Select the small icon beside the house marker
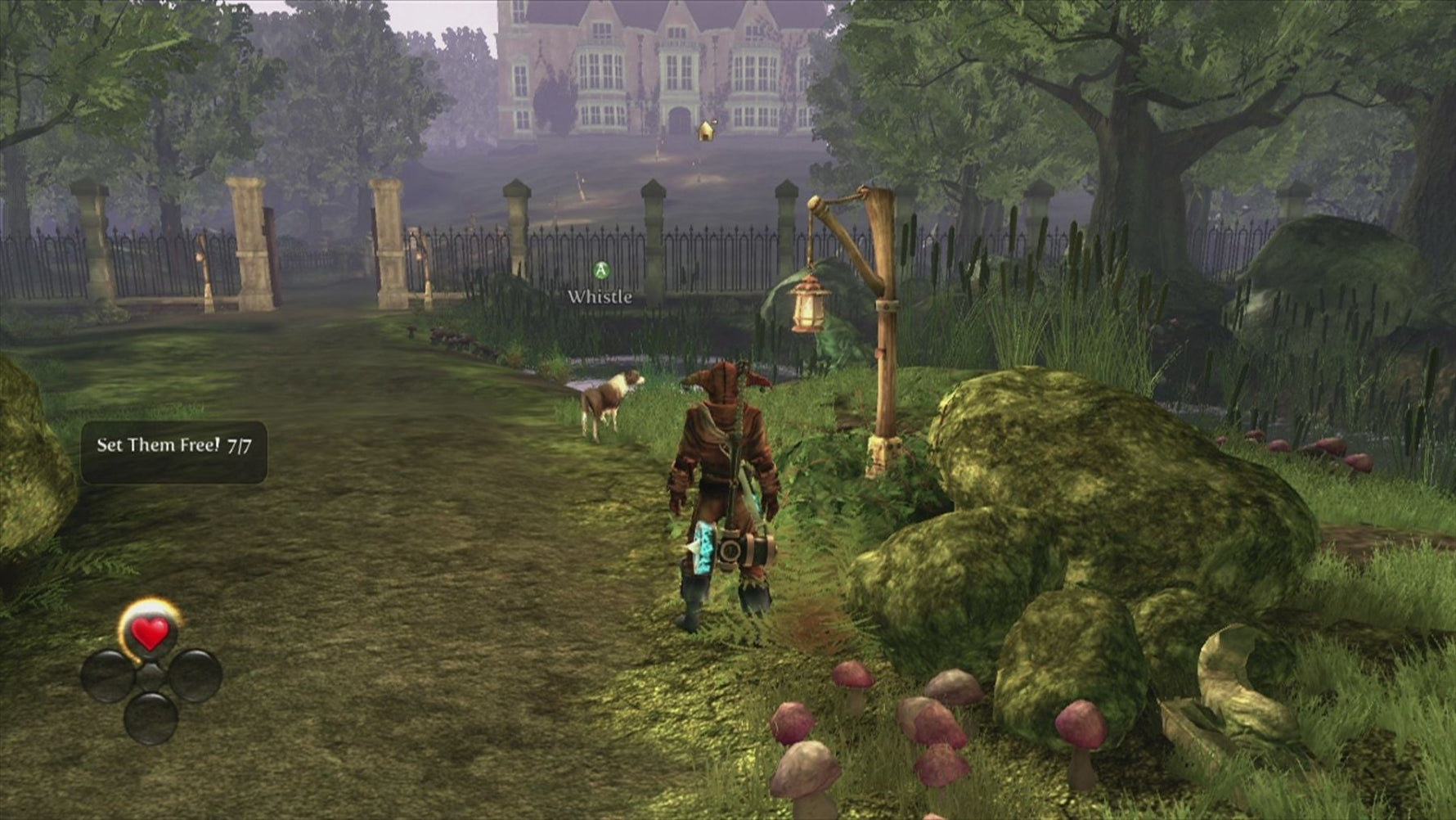Image resolution: width=1456 pixels, height=820 pixels. click(x=714, y=122)
